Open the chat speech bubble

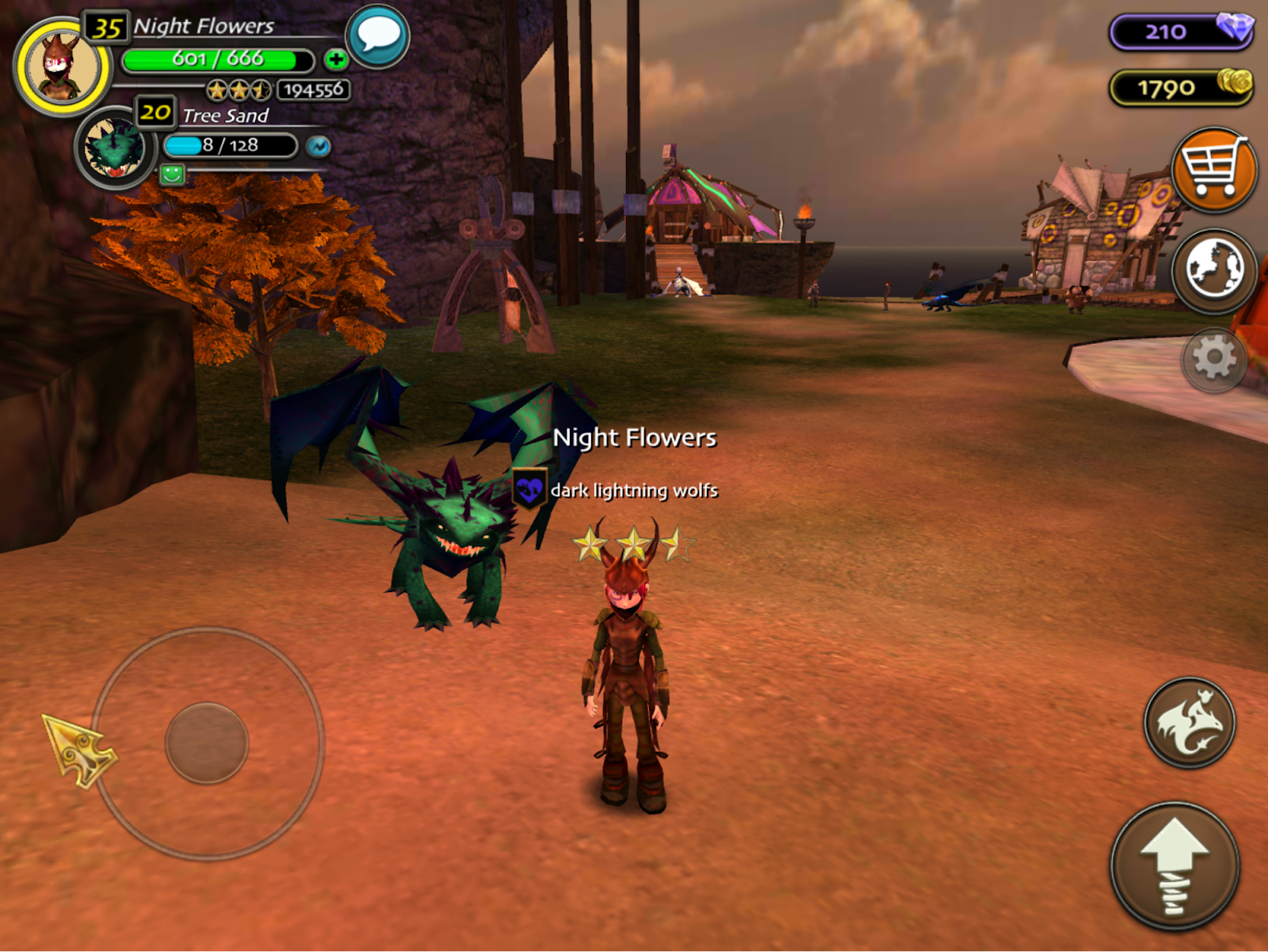coord(378,36)
